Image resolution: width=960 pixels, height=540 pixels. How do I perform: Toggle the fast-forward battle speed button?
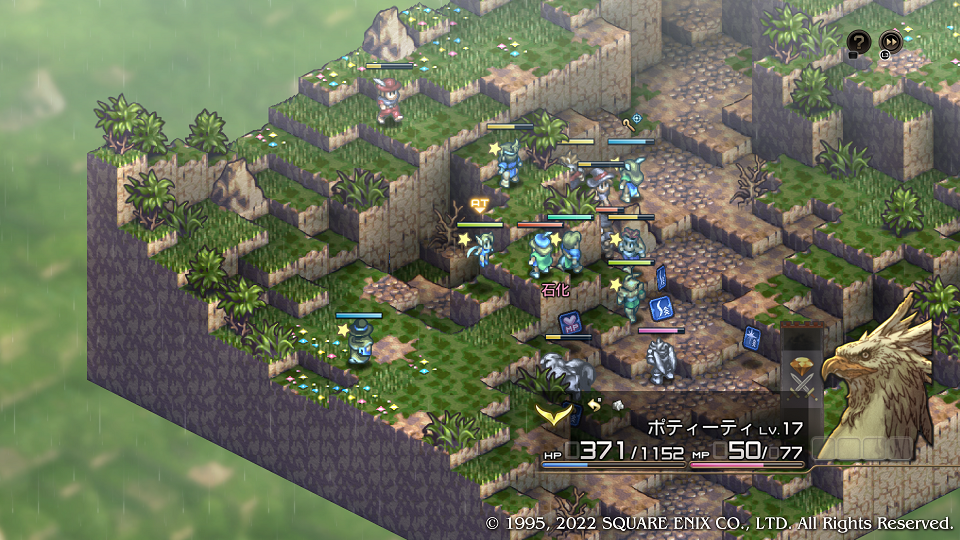click(x=890, y=42)
